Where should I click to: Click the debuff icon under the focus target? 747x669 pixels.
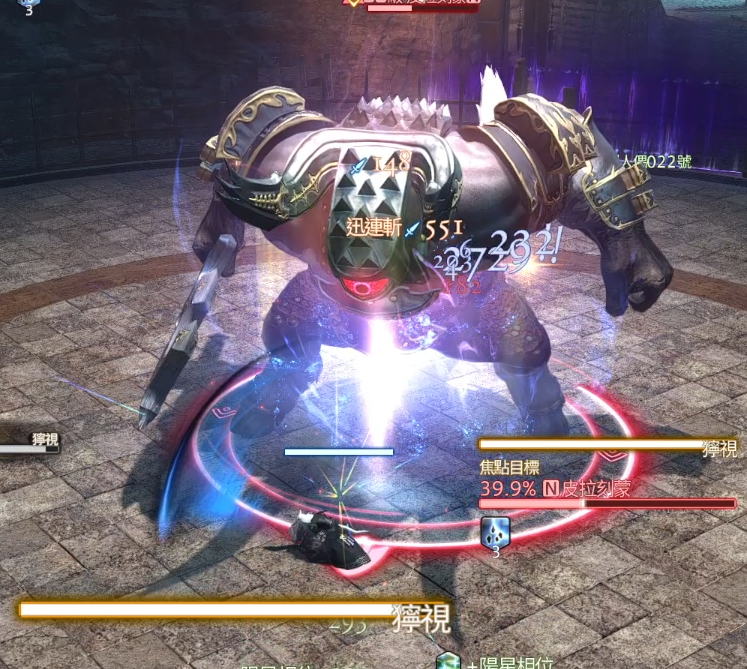tap(495, 529)
